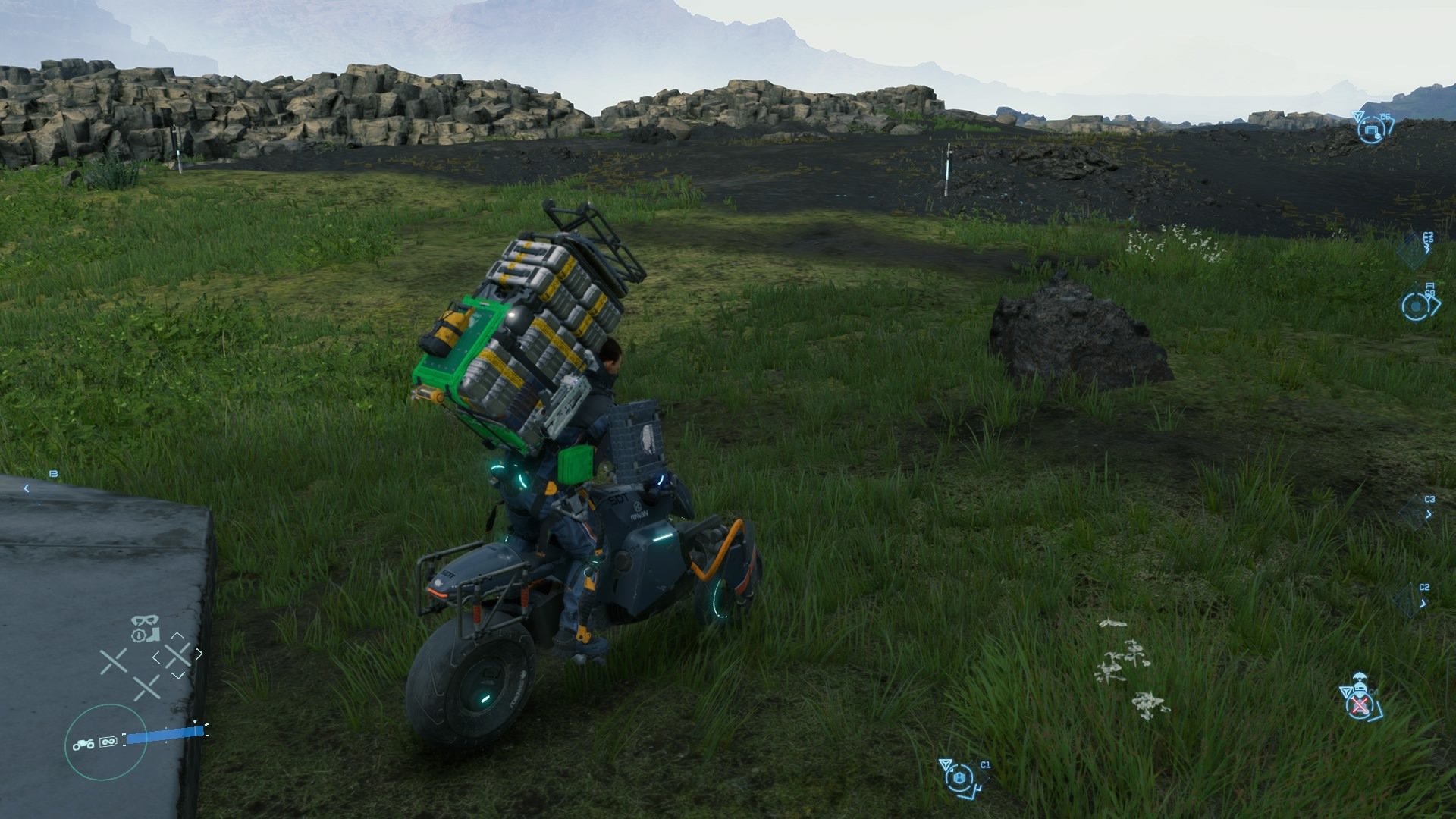Click the C8 scanner target marker on the right
Viewport: 1456px width, 819px height.
[x=1414, y=307]
